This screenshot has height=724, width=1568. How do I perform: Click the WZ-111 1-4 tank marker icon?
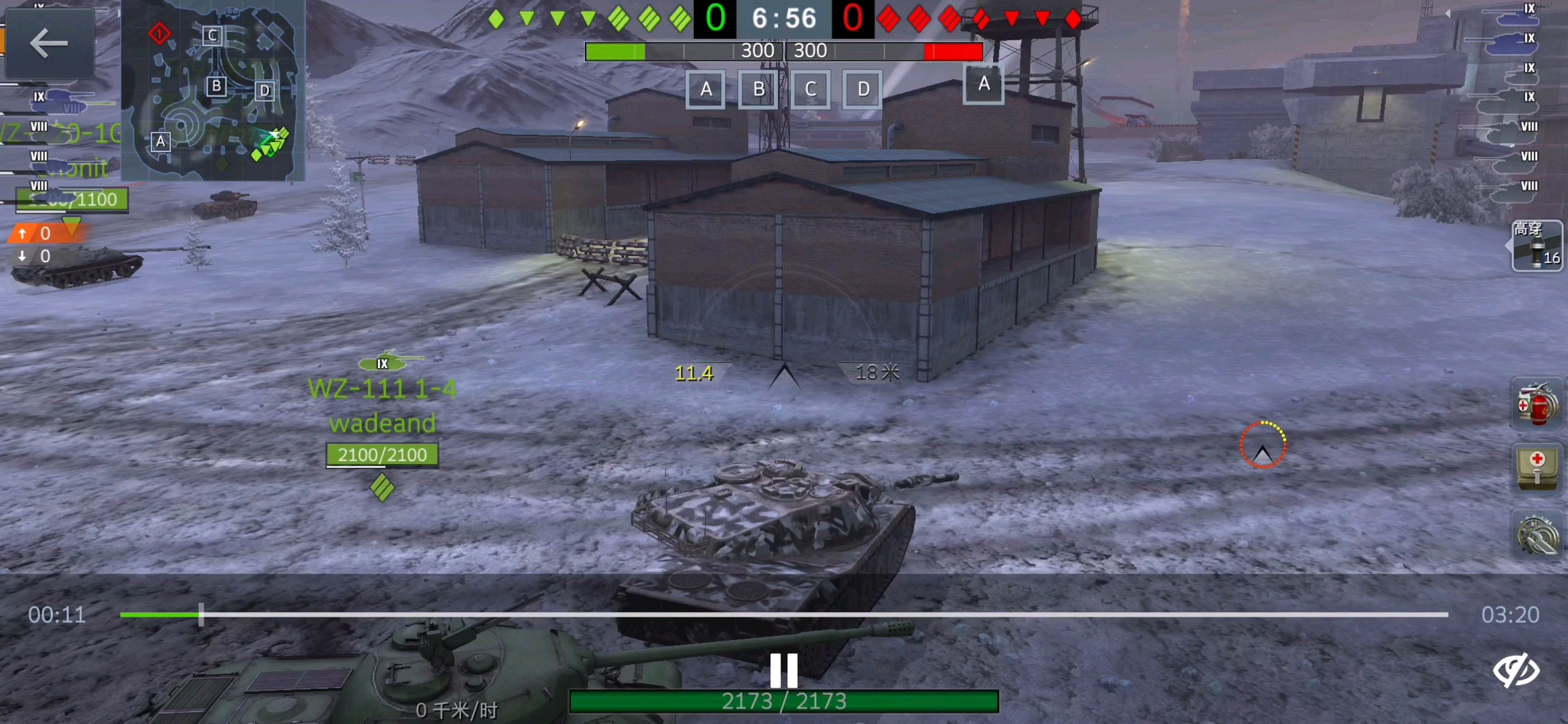(x=383, y=362)
